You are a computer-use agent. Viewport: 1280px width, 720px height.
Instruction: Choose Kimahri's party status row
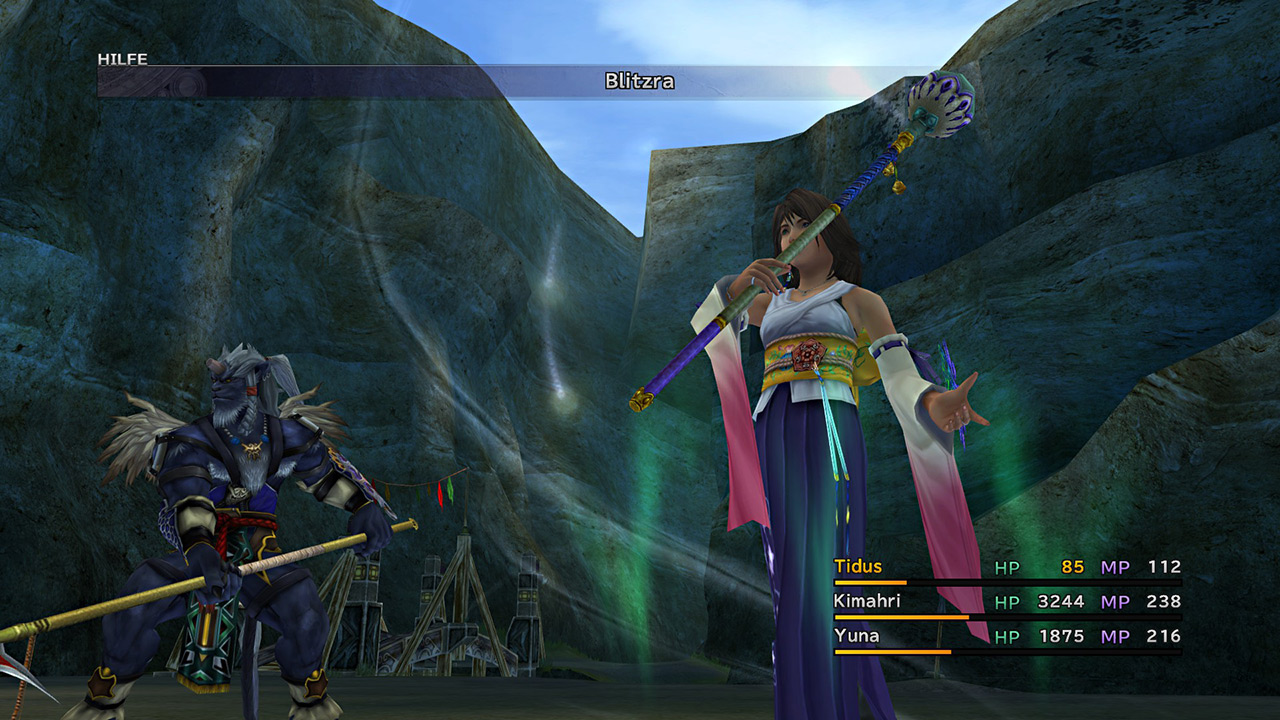point(1006,602)
